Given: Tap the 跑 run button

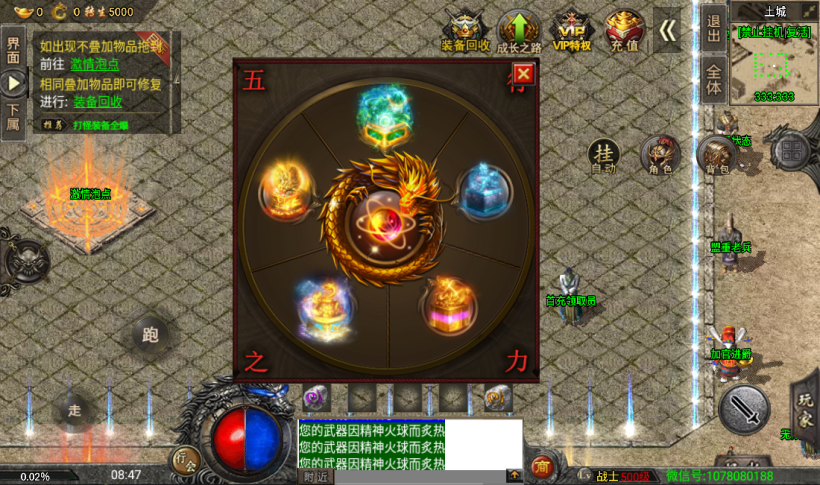Looking at the screenshot, I should pos(151,335).
